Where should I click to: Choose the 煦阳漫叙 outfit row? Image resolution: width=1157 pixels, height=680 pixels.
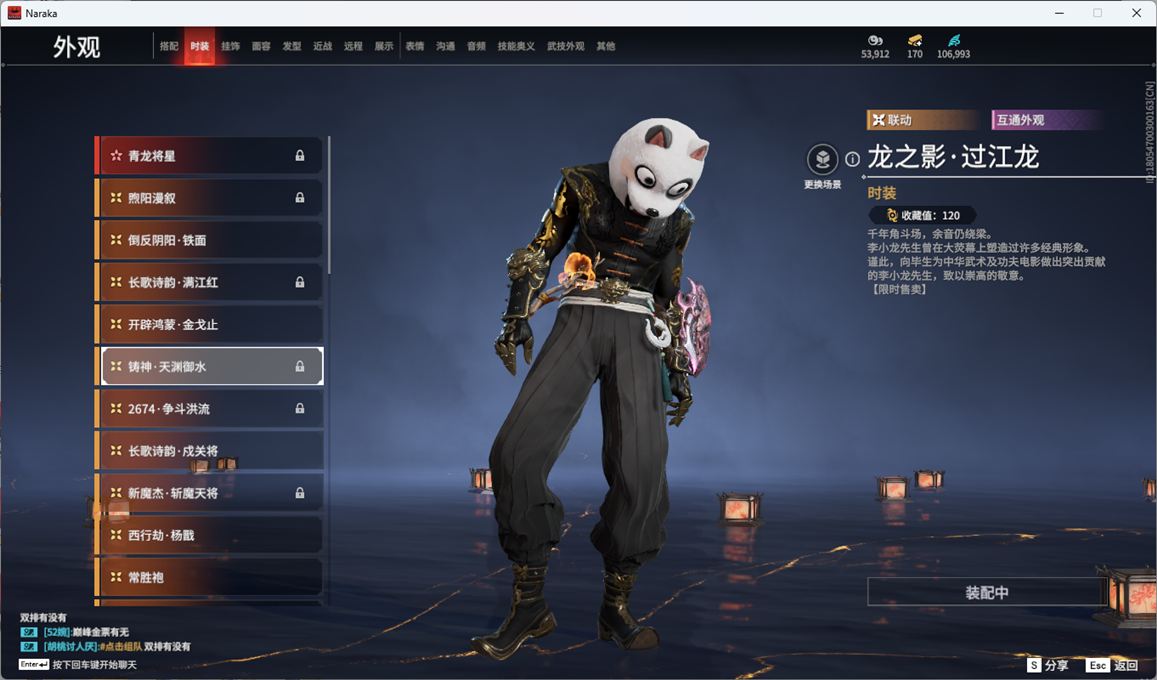[x=210, y=198]
